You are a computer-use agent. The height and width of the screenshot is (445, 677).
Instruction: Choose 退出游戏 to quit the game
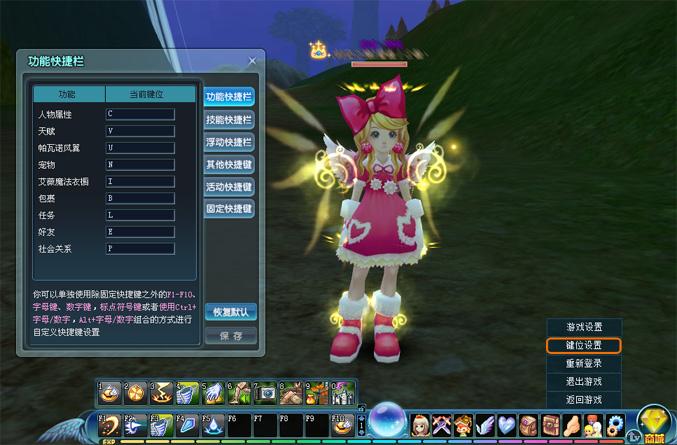[x=584, y=381]
